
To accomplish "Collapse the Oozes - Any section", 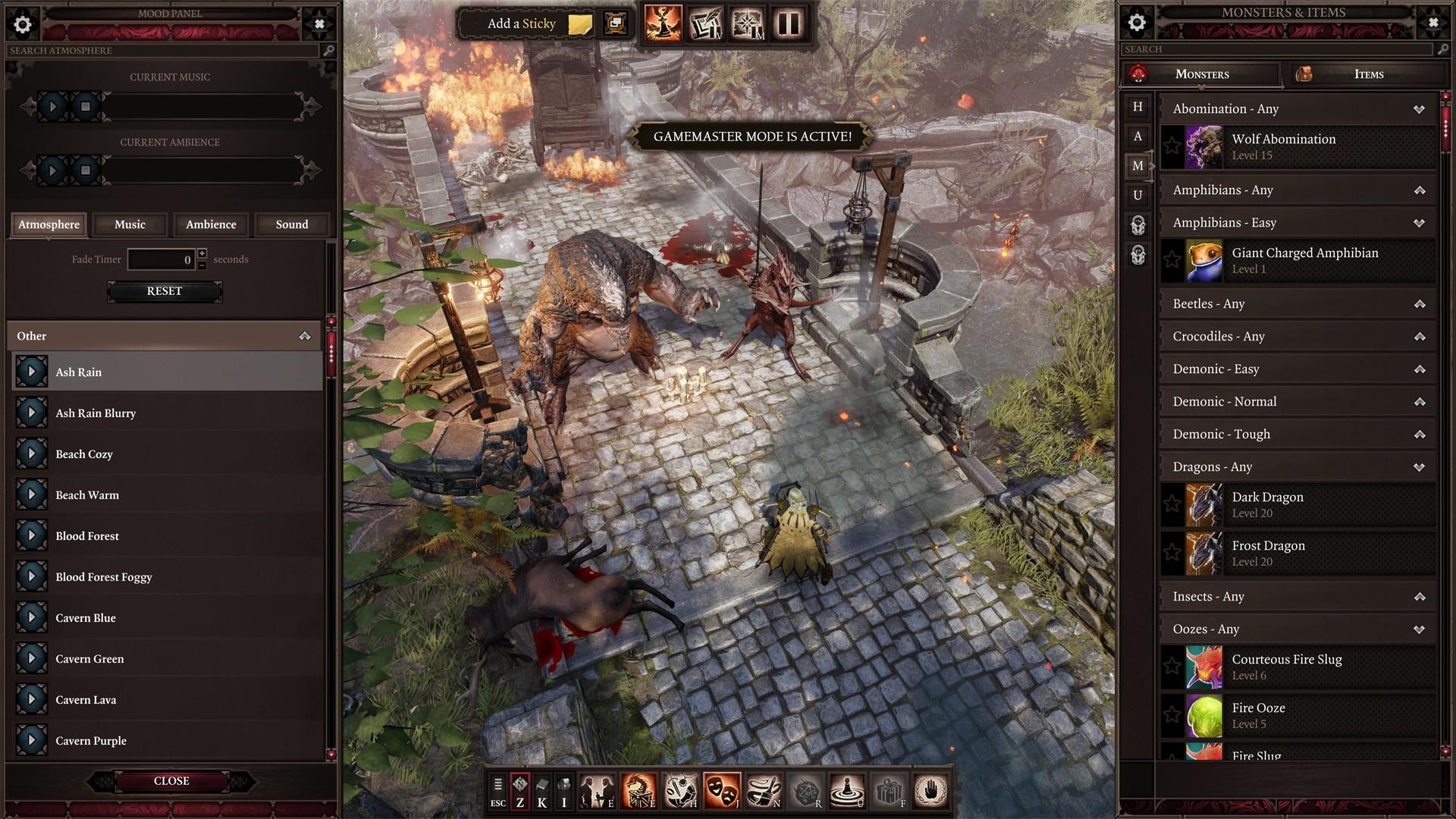I will (1419, 629).
